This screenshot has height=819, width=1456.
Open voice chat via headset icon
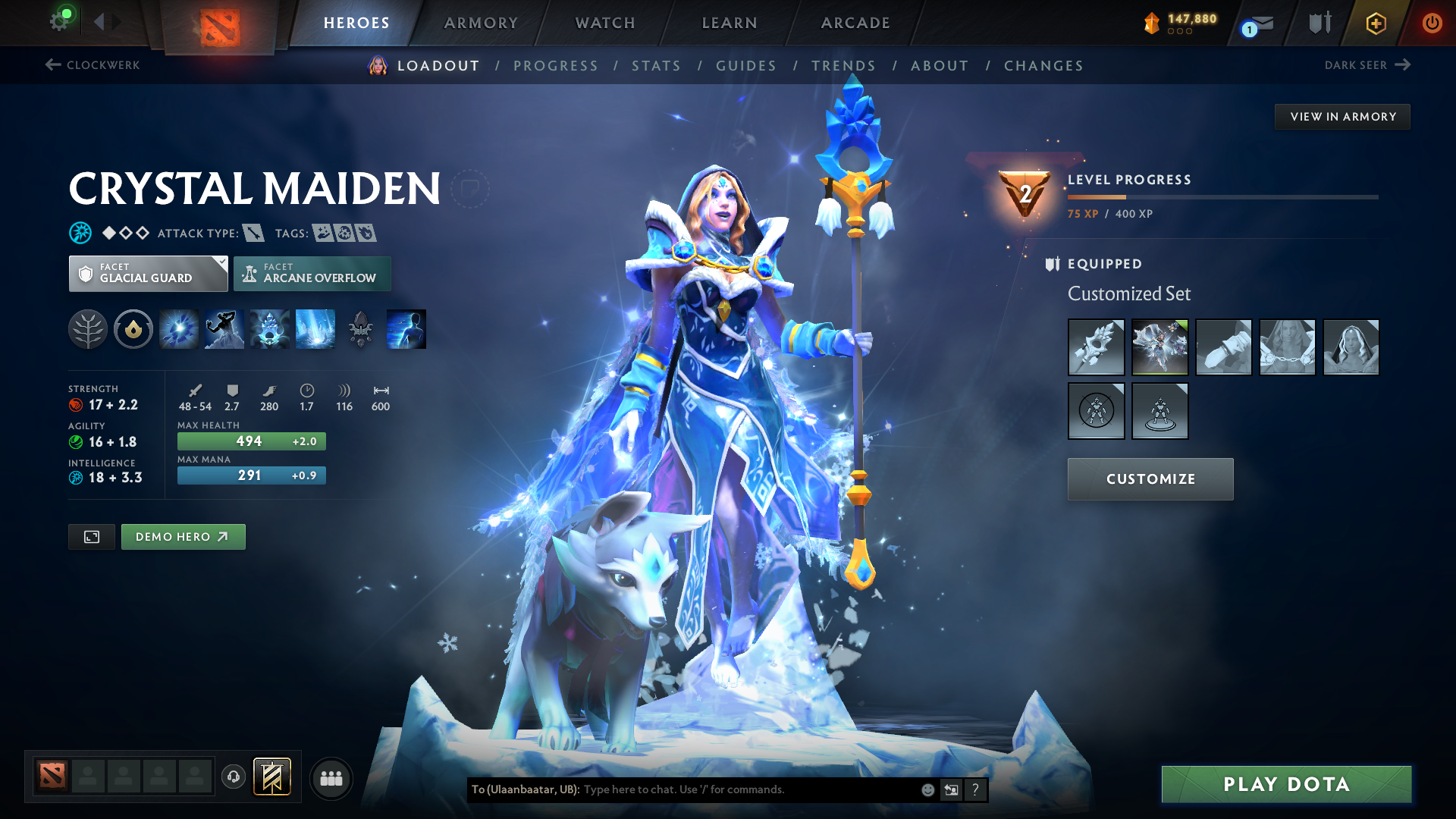pos(233,777)
